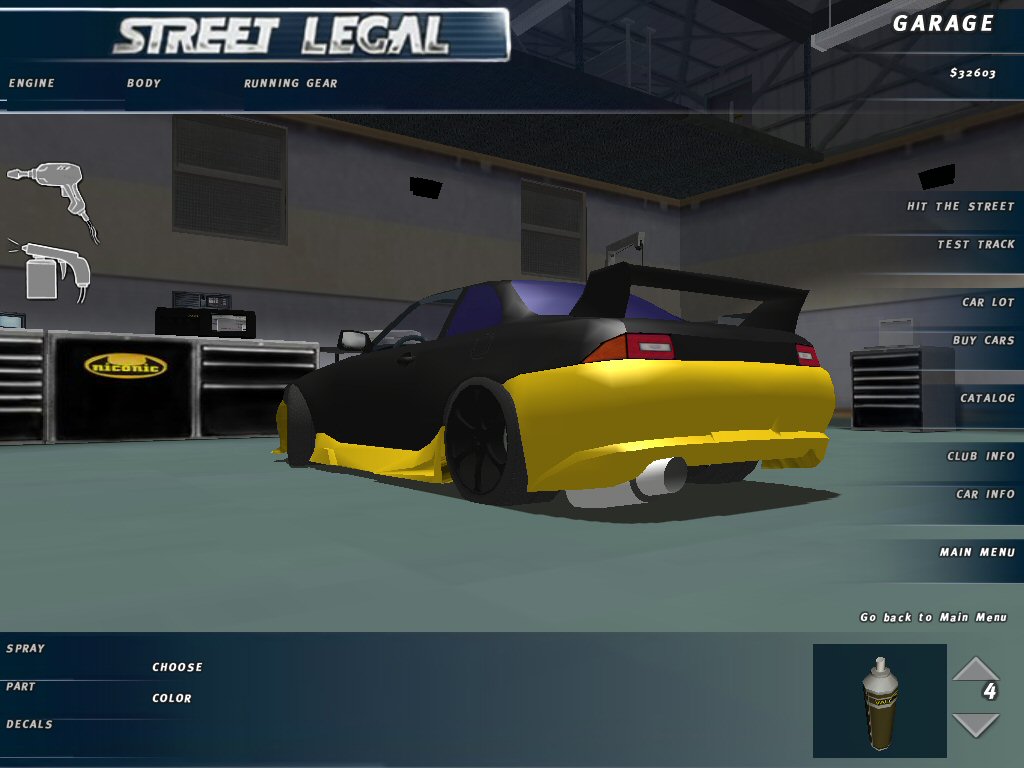Viewport: 1024px width, 768px height.
Task: Show Car Info
Action: point(984,494)
